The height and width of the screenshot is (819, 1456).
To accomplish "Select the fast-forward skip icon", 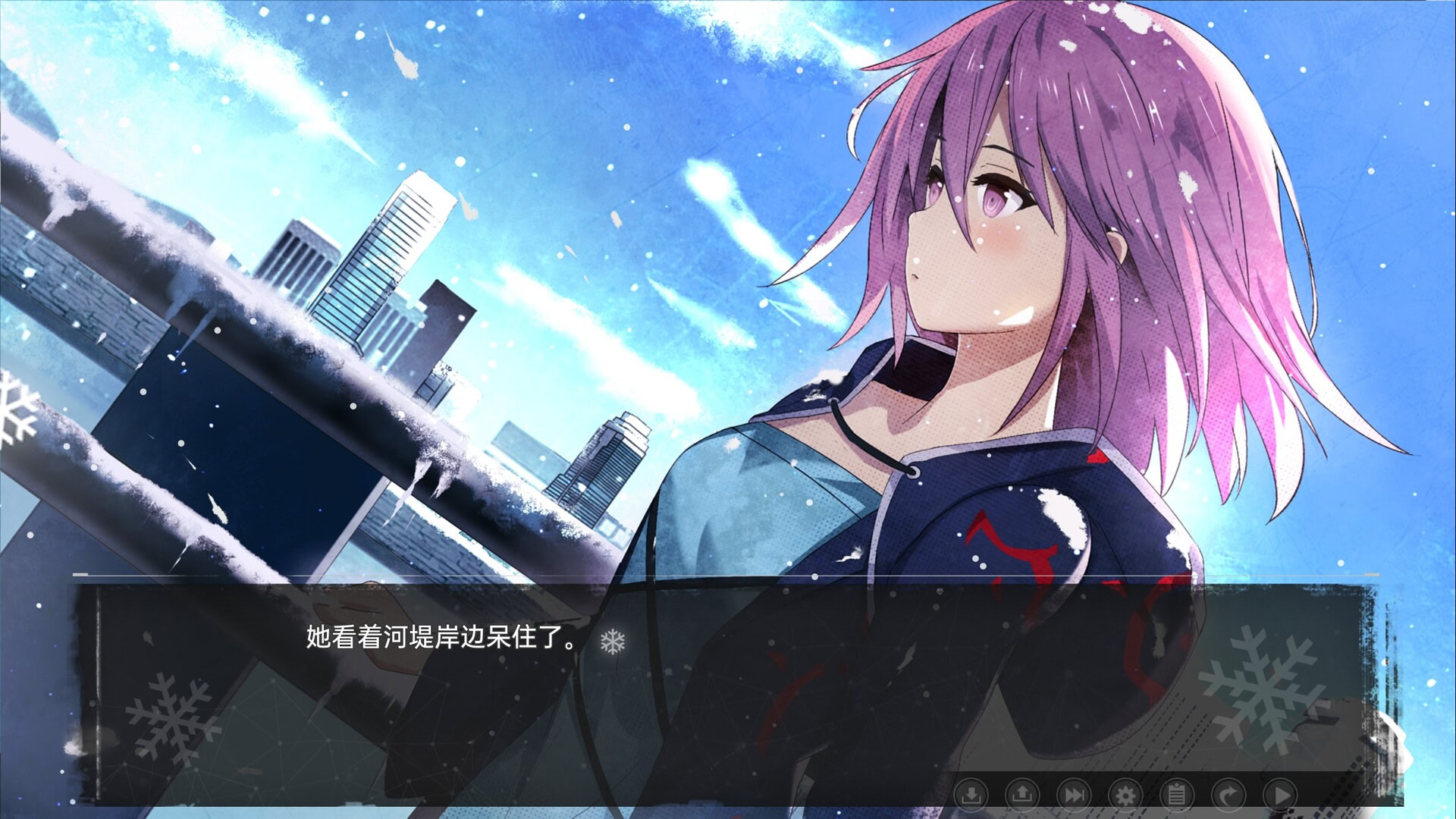I will click(x=1075, y=794).
